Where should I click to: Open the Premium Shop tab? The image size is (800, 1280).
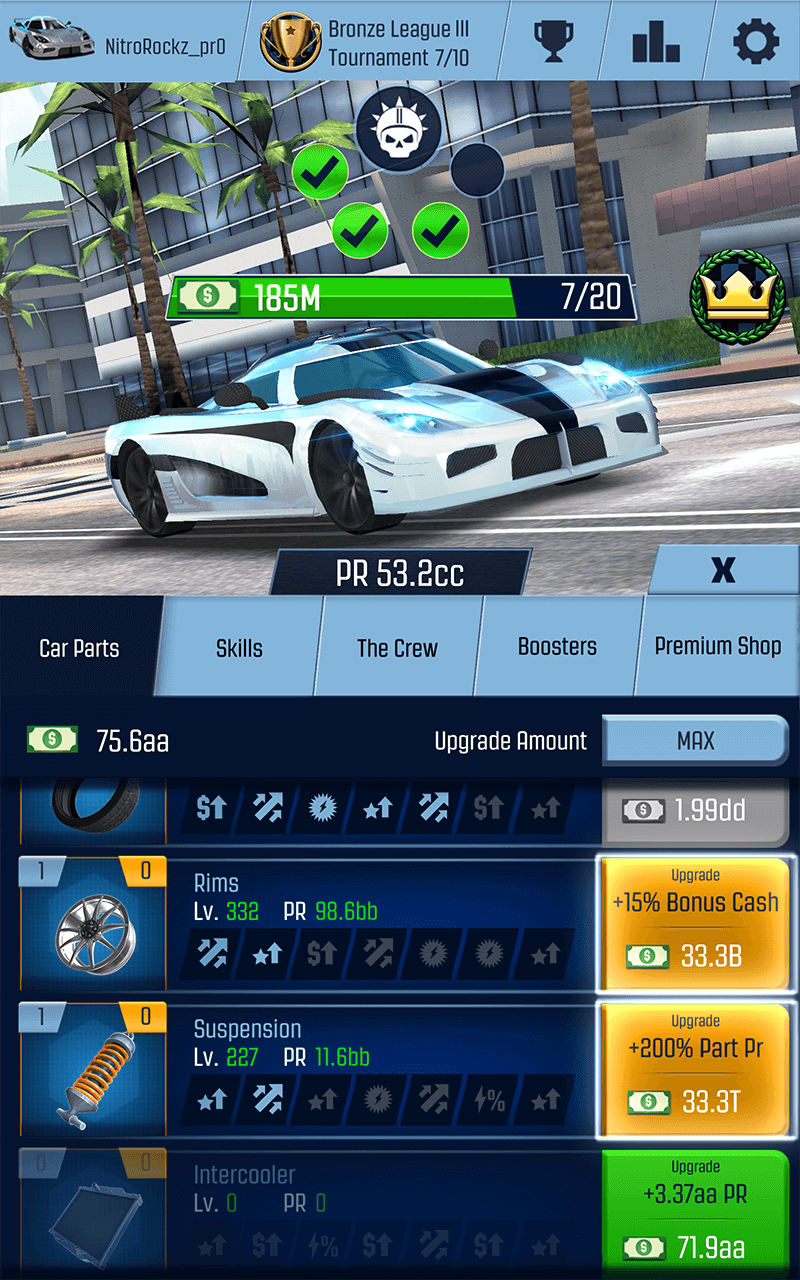(718, 646)
